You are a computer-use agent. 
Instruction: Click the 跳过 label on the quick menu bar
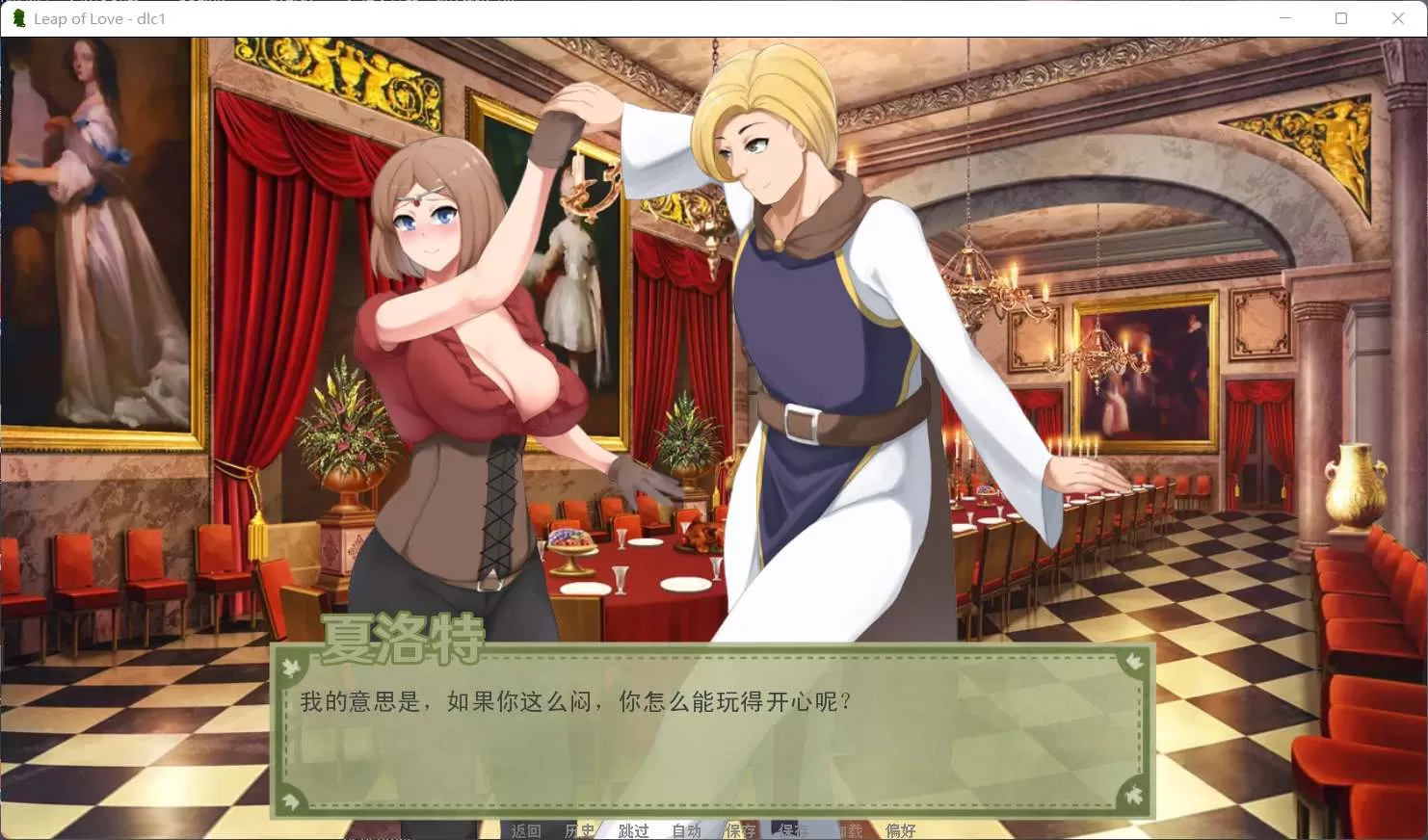633,829
